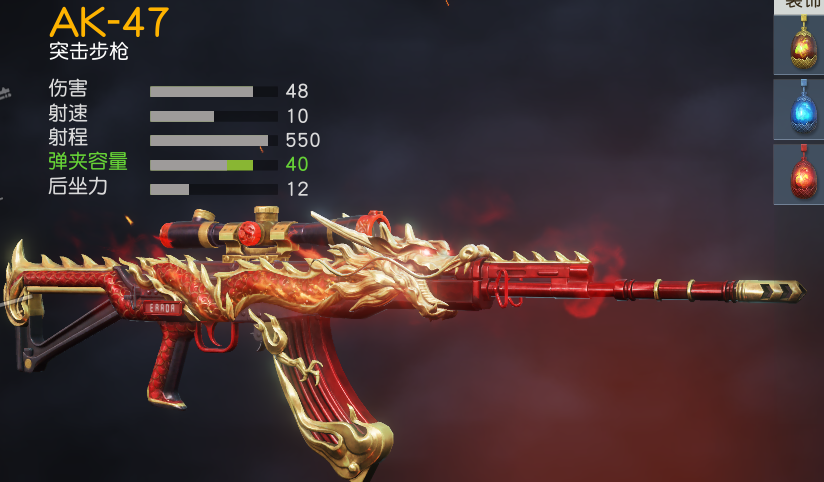Open the 装饰 decoration tab
824x482 pixels.
801,5
